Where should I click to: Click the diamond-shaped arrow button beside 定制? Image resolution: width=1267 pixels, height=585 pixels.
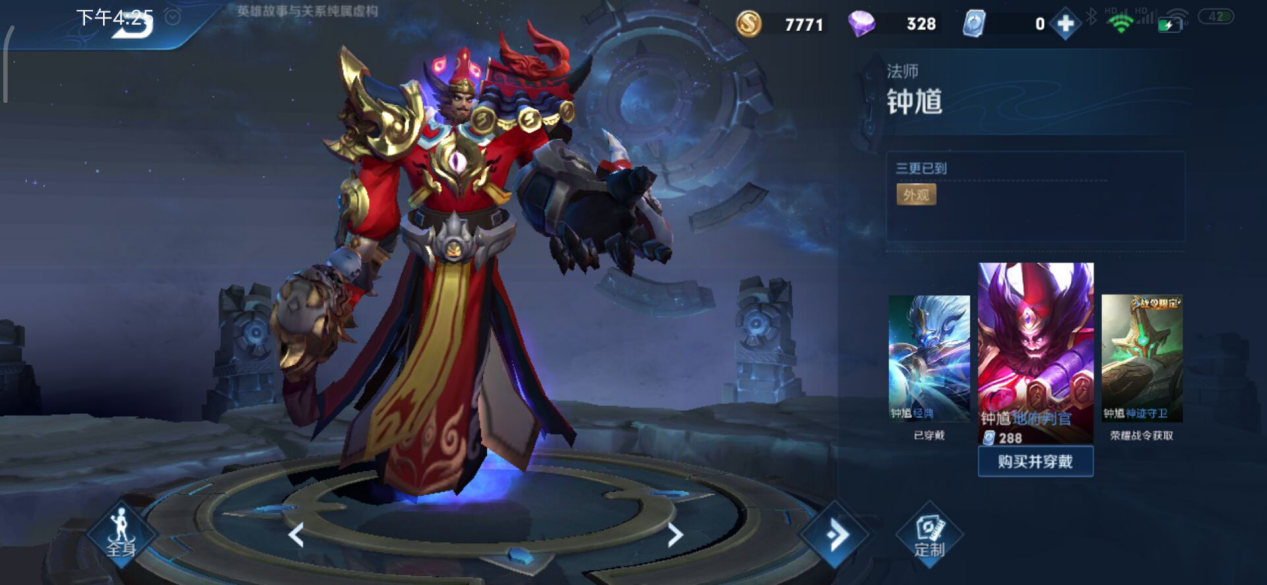(x=834, y=535)
